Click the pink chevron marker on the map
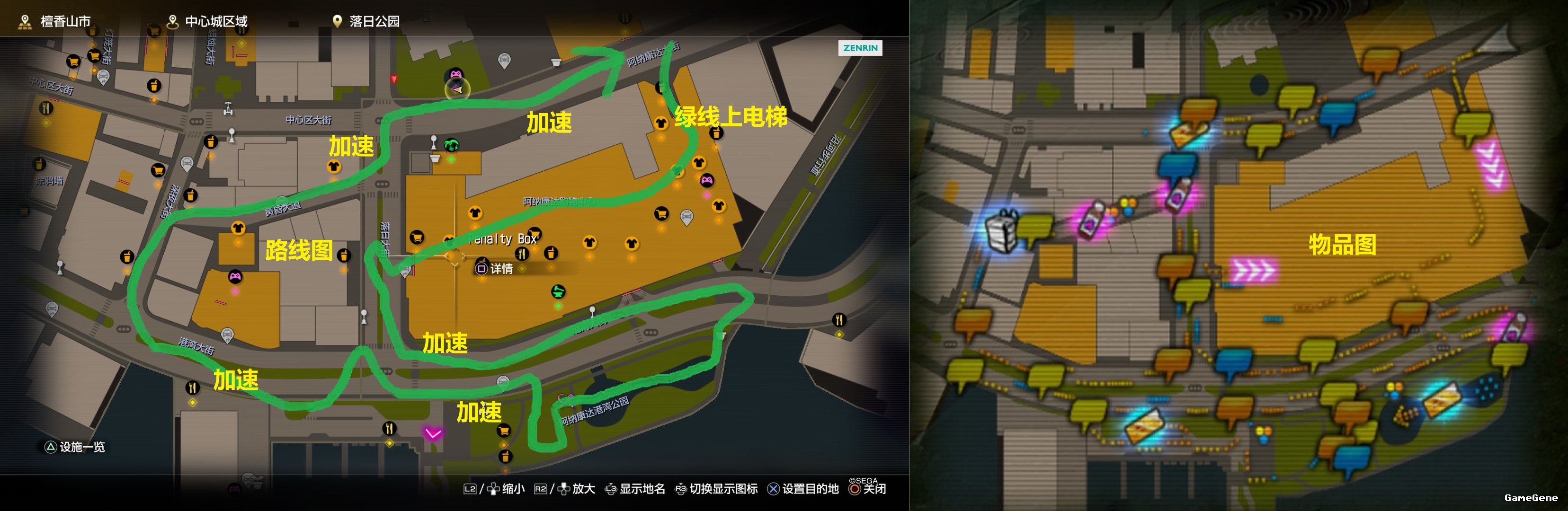Screen dimensions: 1568x511 [433, 433]
